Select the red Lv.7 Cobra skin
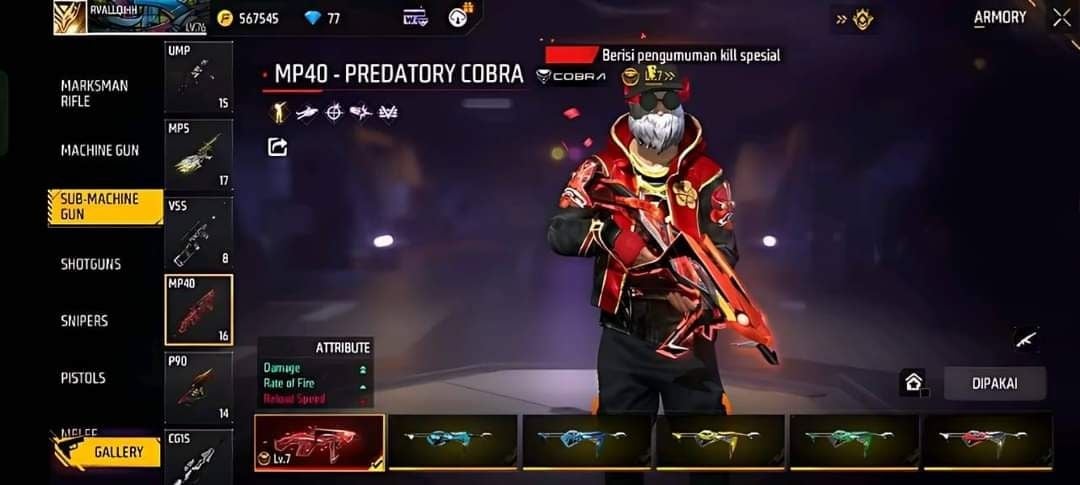The height and width of the screenshot is (485, 1080). 319,442
